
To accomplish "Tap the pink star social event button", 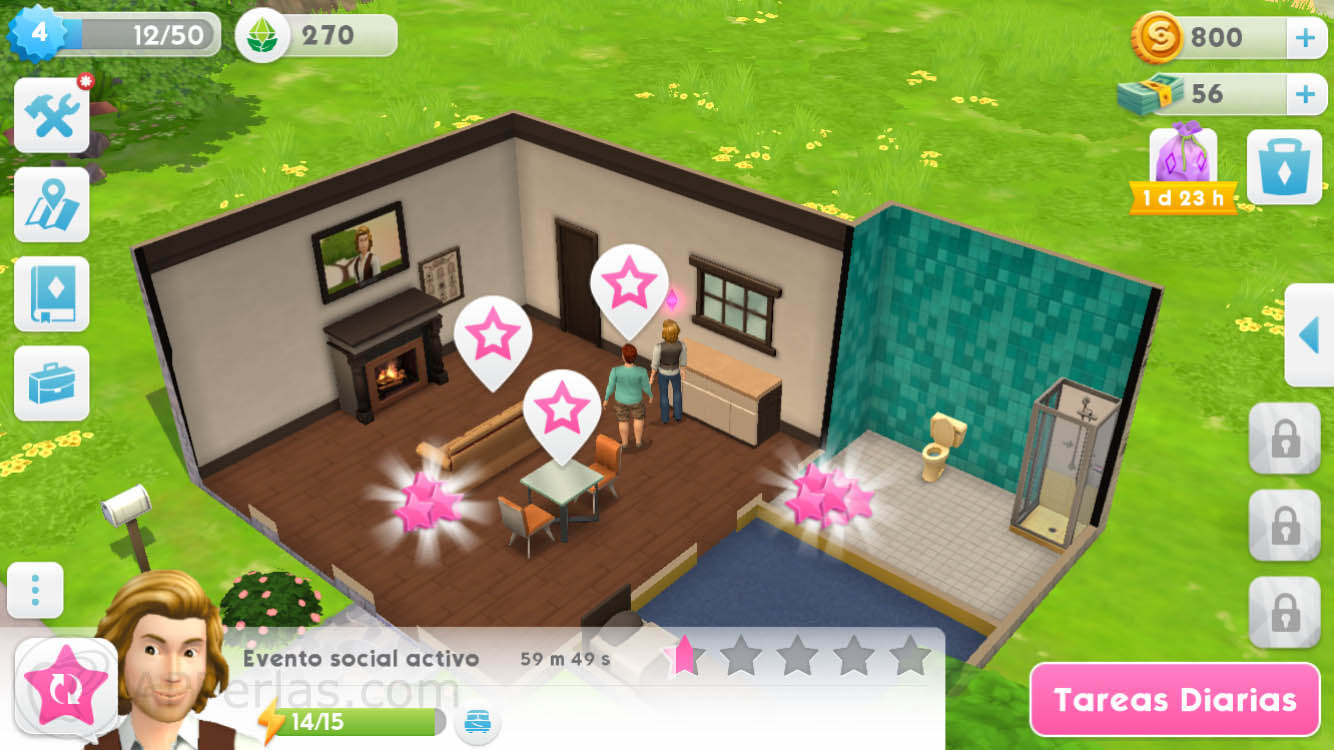I will [x=65, y=686].
